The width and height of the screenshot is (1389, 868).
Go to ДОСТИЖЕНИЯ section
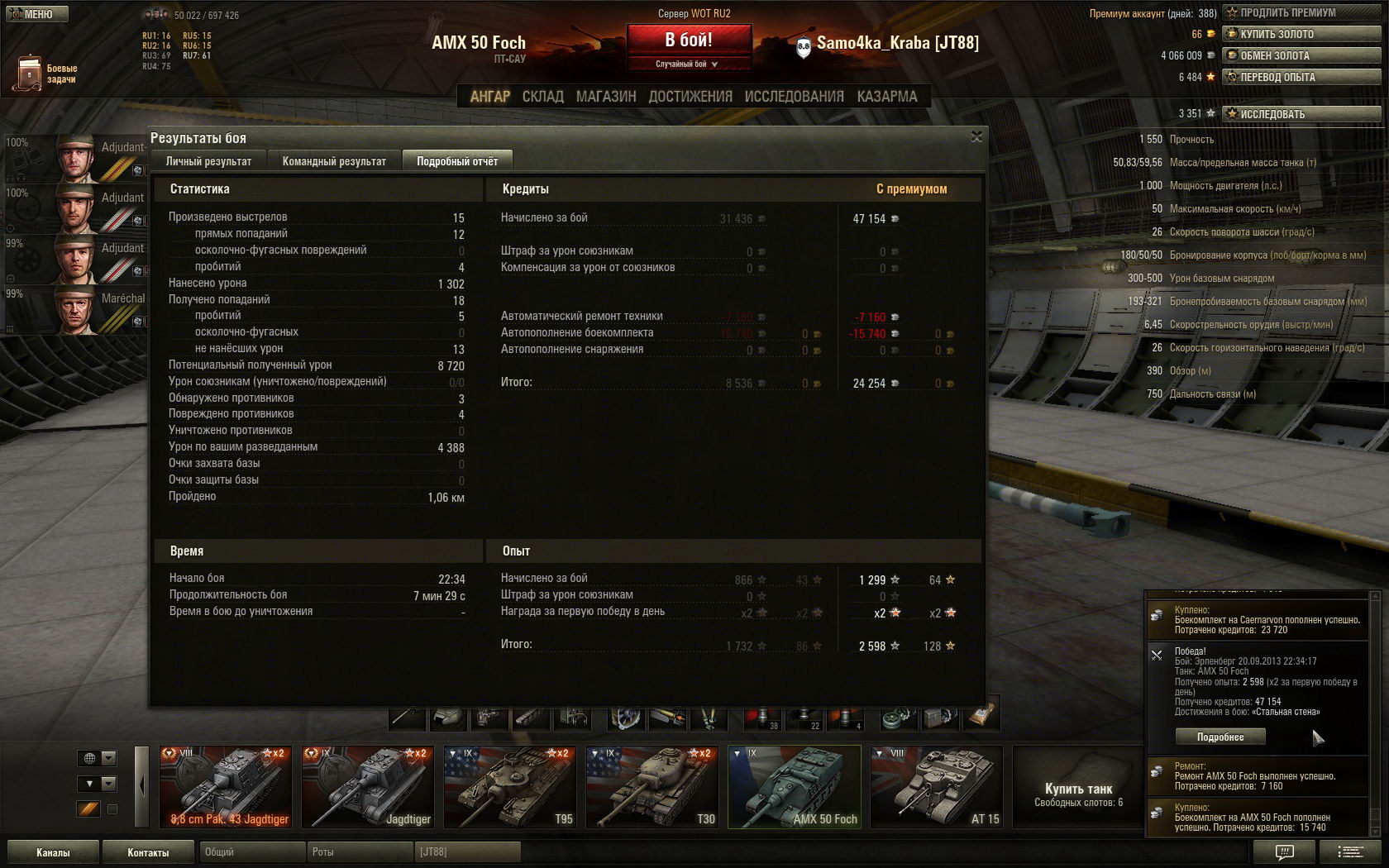(x=690, y=97)
